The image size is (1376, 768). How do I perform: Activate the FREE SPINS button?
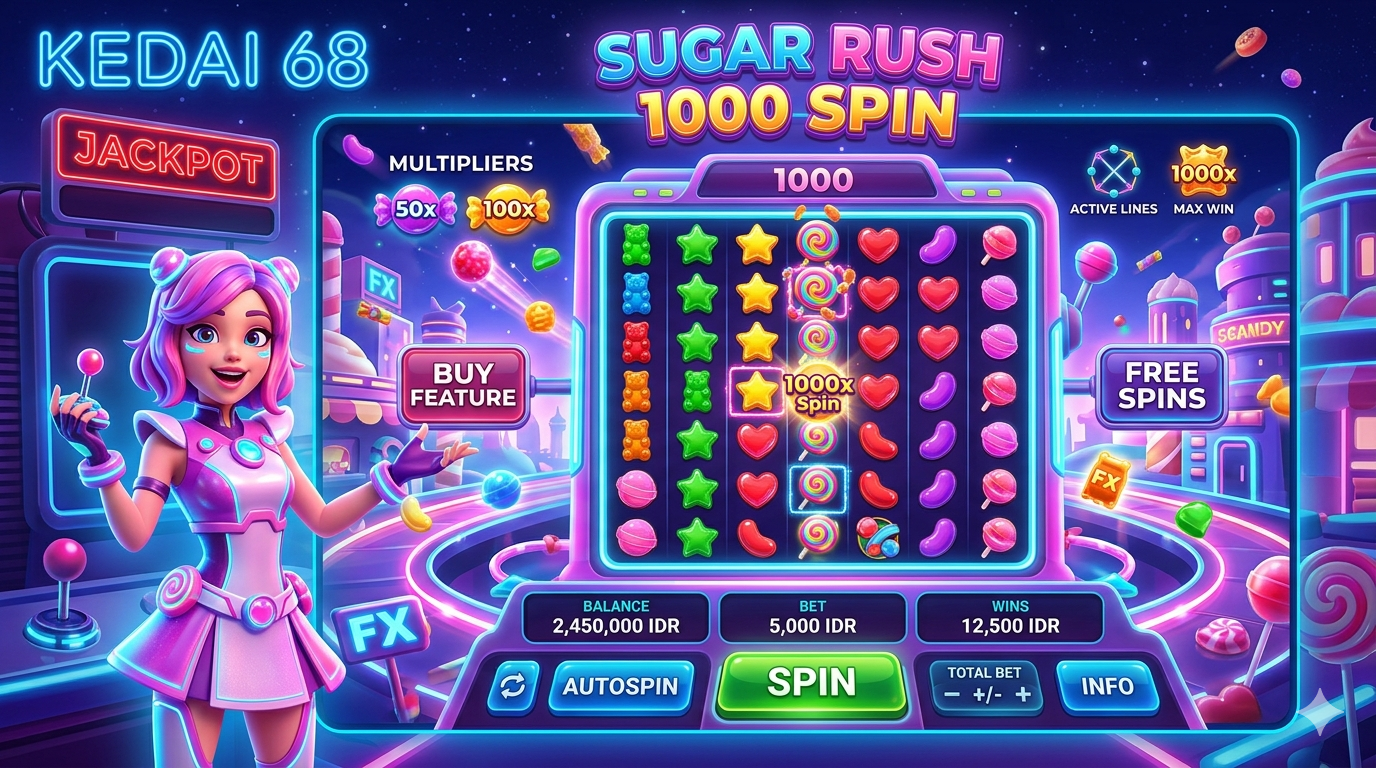point(1161,385)
